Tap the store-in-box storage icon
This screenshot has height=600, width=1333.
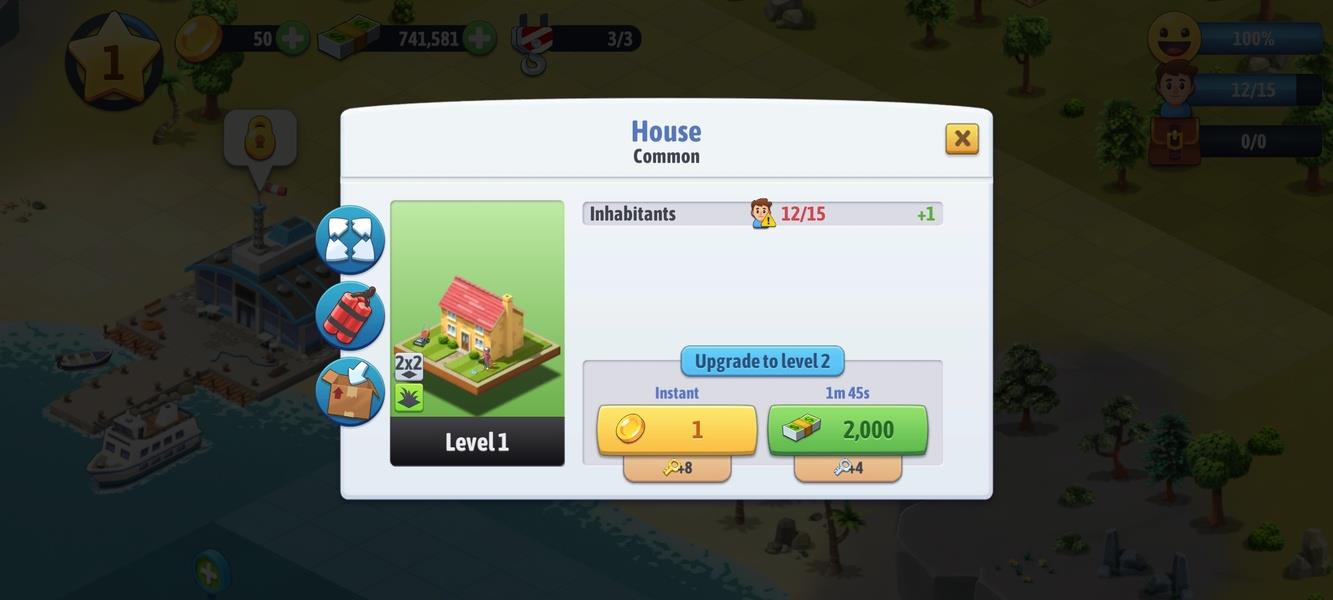click(x=350, y=391)
